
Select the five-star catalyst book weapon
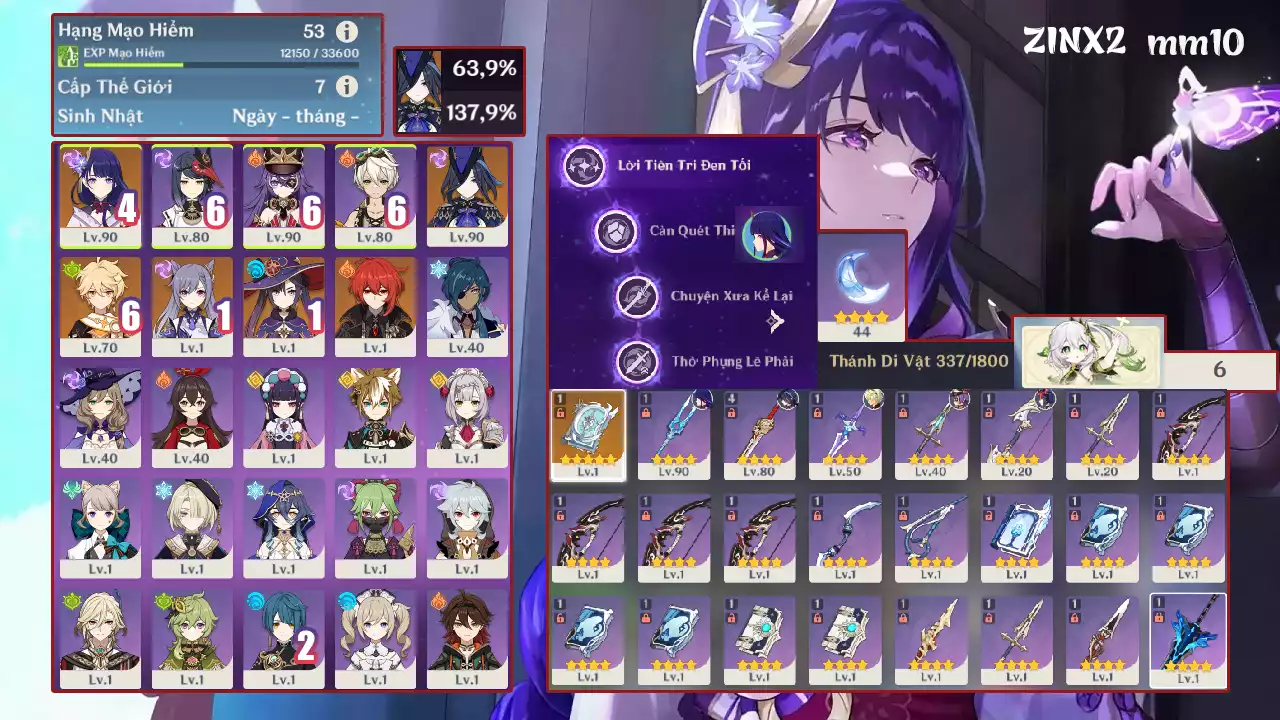click(x=588, y=435)
